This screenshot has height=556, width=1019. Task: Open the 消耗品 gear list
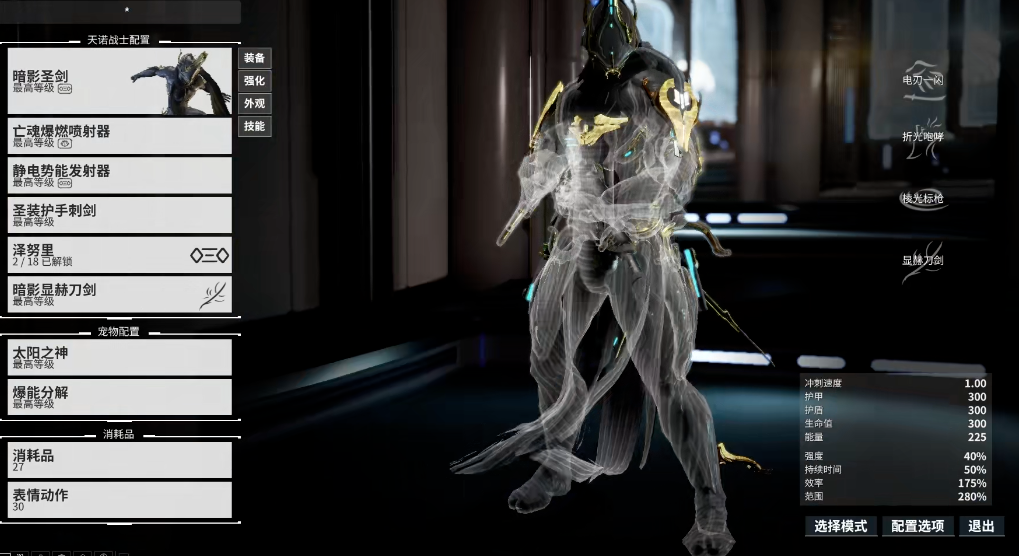[117, 460]
